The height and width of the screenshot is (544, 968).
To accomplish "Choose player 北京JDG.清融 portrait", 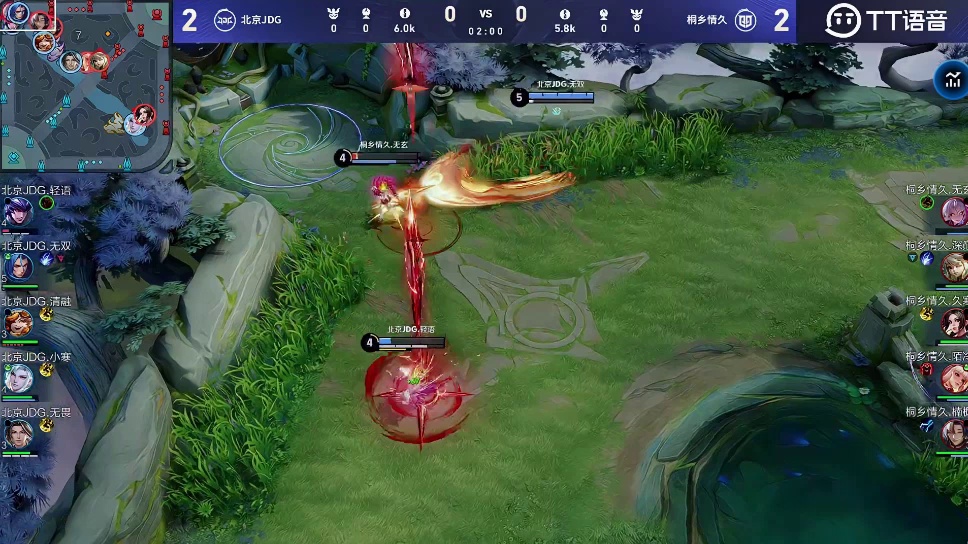I will [18, 323].
